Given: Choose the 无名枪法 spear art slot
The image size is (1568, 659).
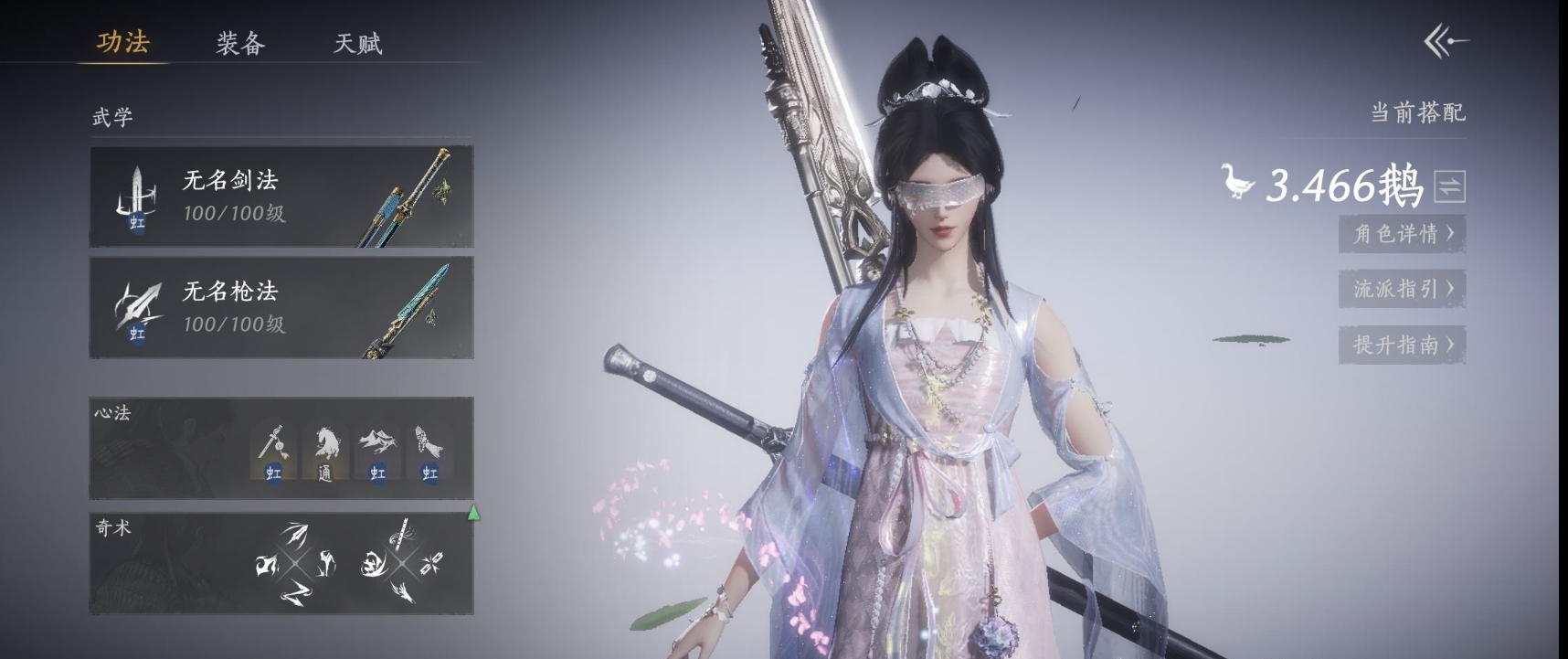Looking at the screenshot, I should (281, 308).
